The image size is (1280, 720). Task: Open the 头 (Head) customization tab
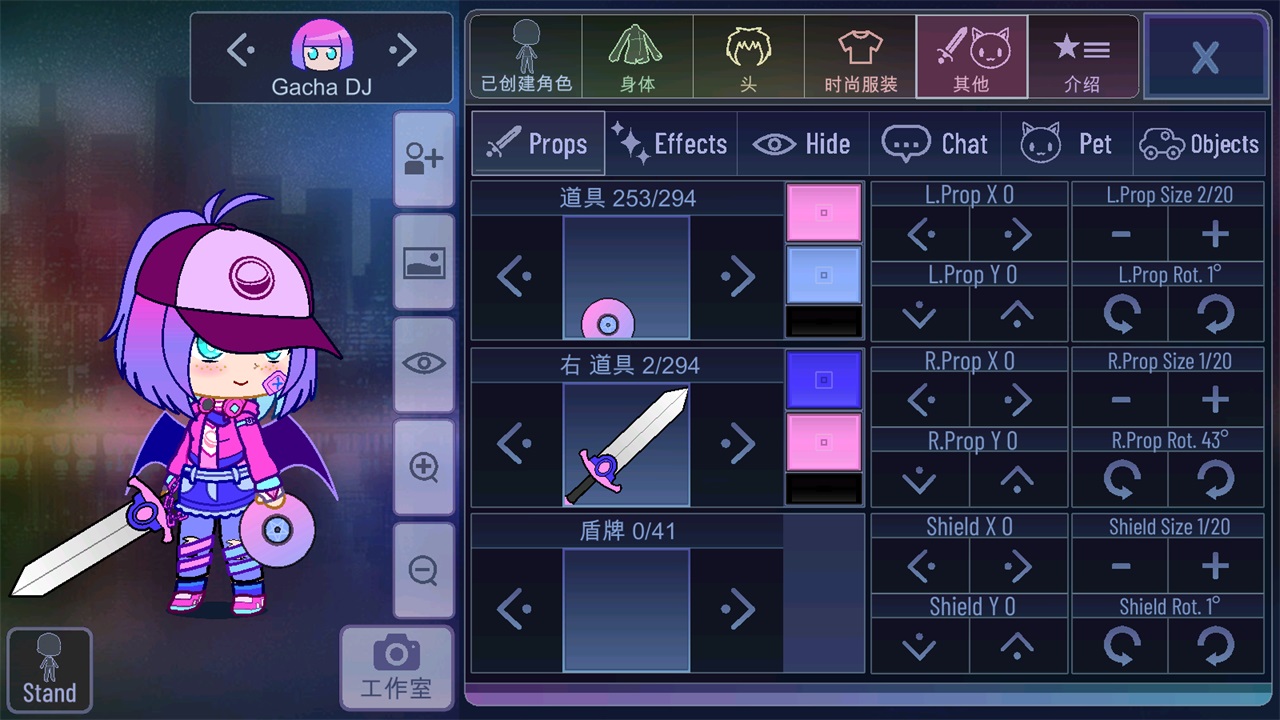click(x=748, y=55)
